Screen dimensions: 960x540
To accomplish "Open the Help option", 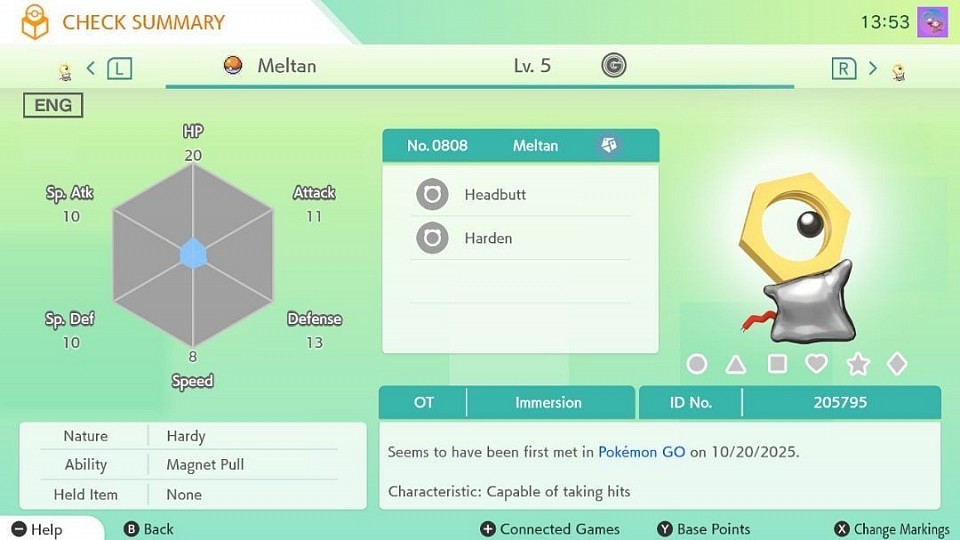I will coord(38,529).
